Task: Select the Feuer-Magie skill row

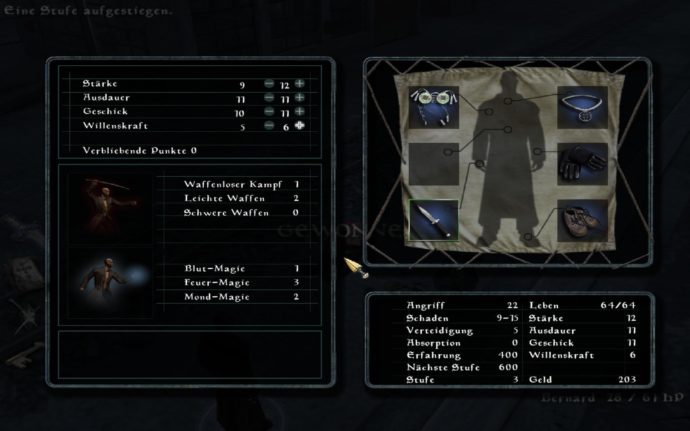Action: (x=242, y=282)
